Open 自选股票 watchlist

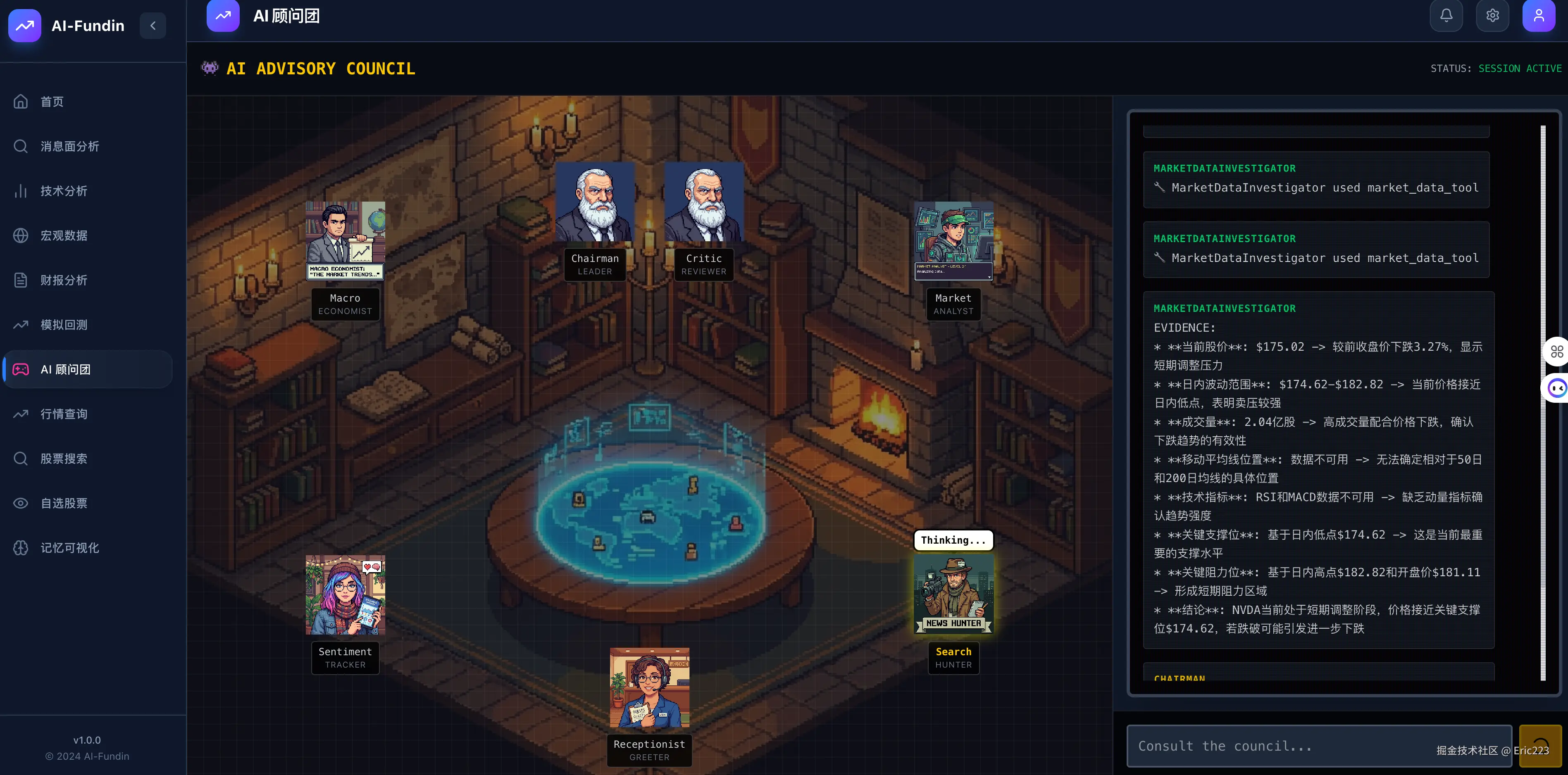point(64,503)
